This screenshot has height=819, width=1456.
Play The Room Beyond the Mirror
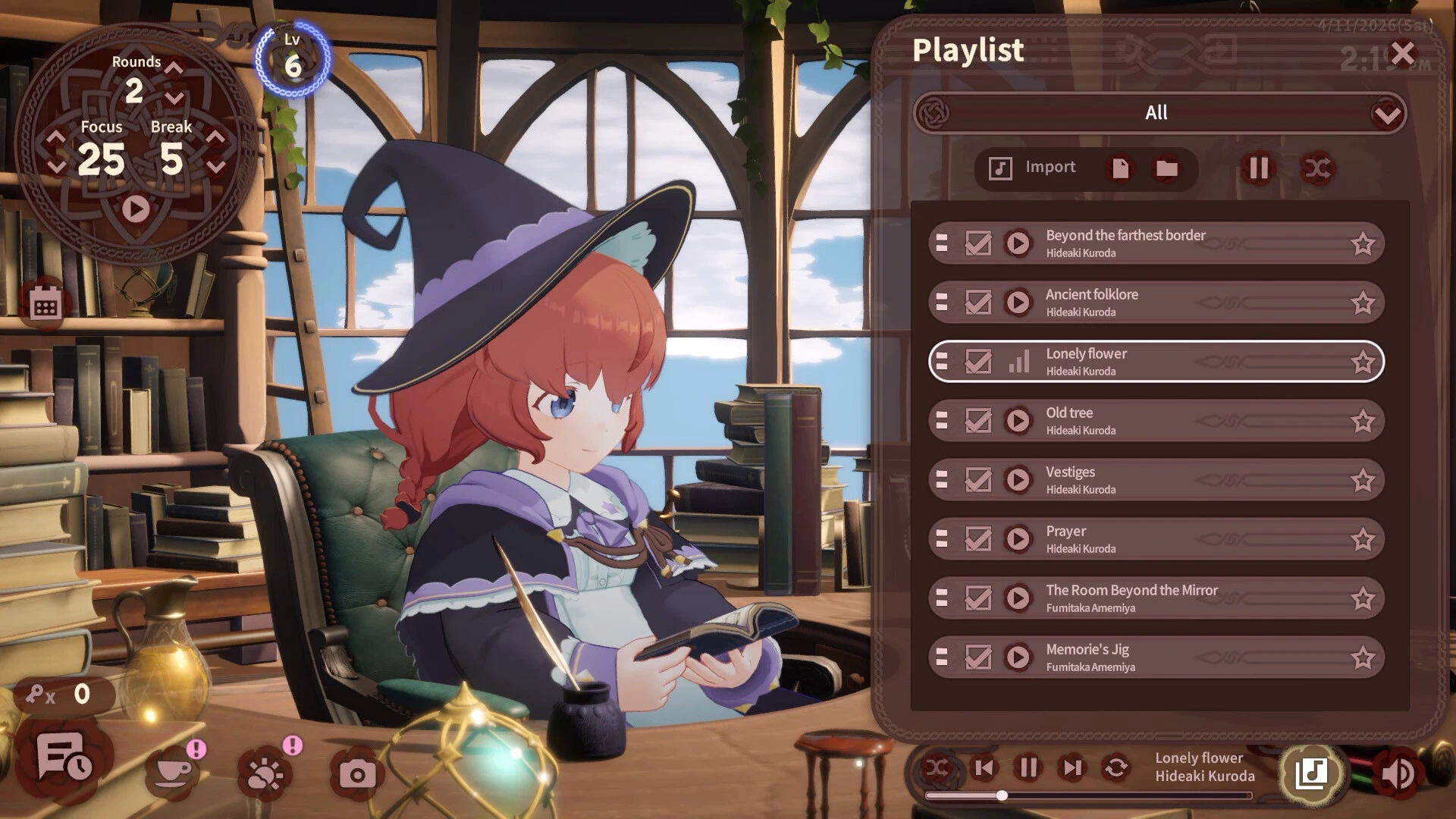point(1018,598)
